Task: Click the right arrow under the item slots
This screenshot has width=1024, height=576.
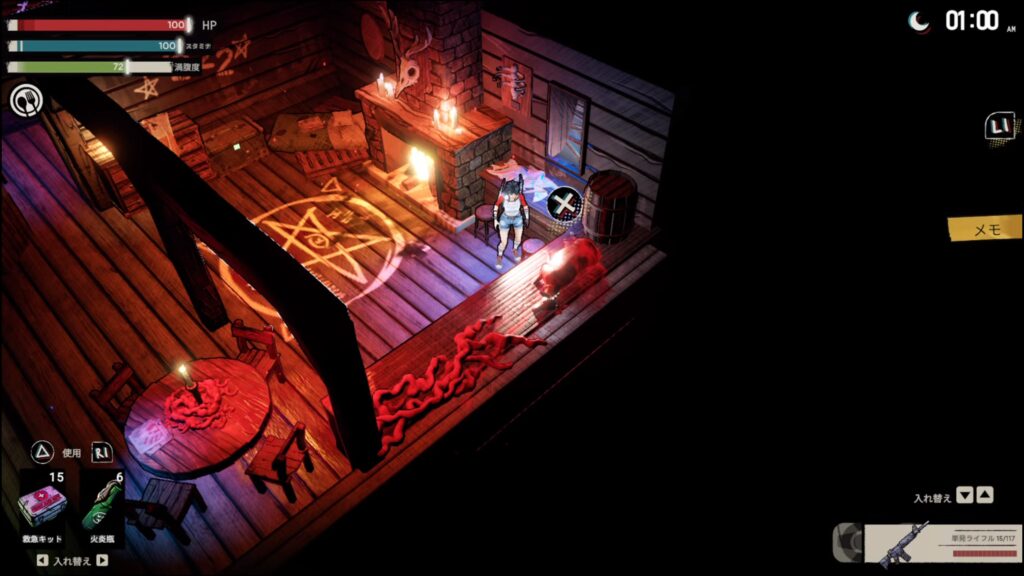Action: [x=102, y=560]
